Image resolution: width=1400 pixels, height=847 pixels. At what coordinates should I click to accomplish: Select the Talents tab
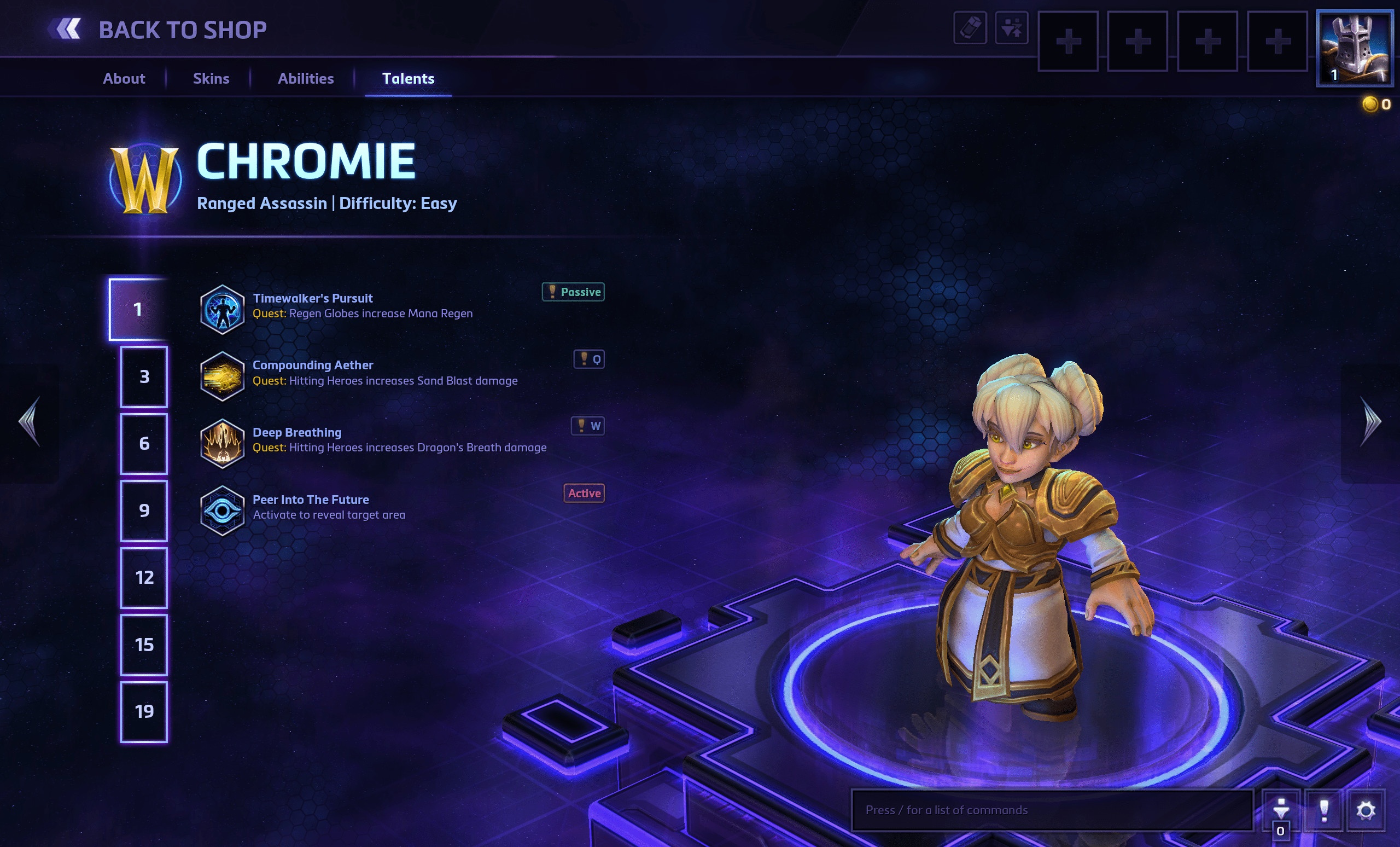click(x=408, y=78)
